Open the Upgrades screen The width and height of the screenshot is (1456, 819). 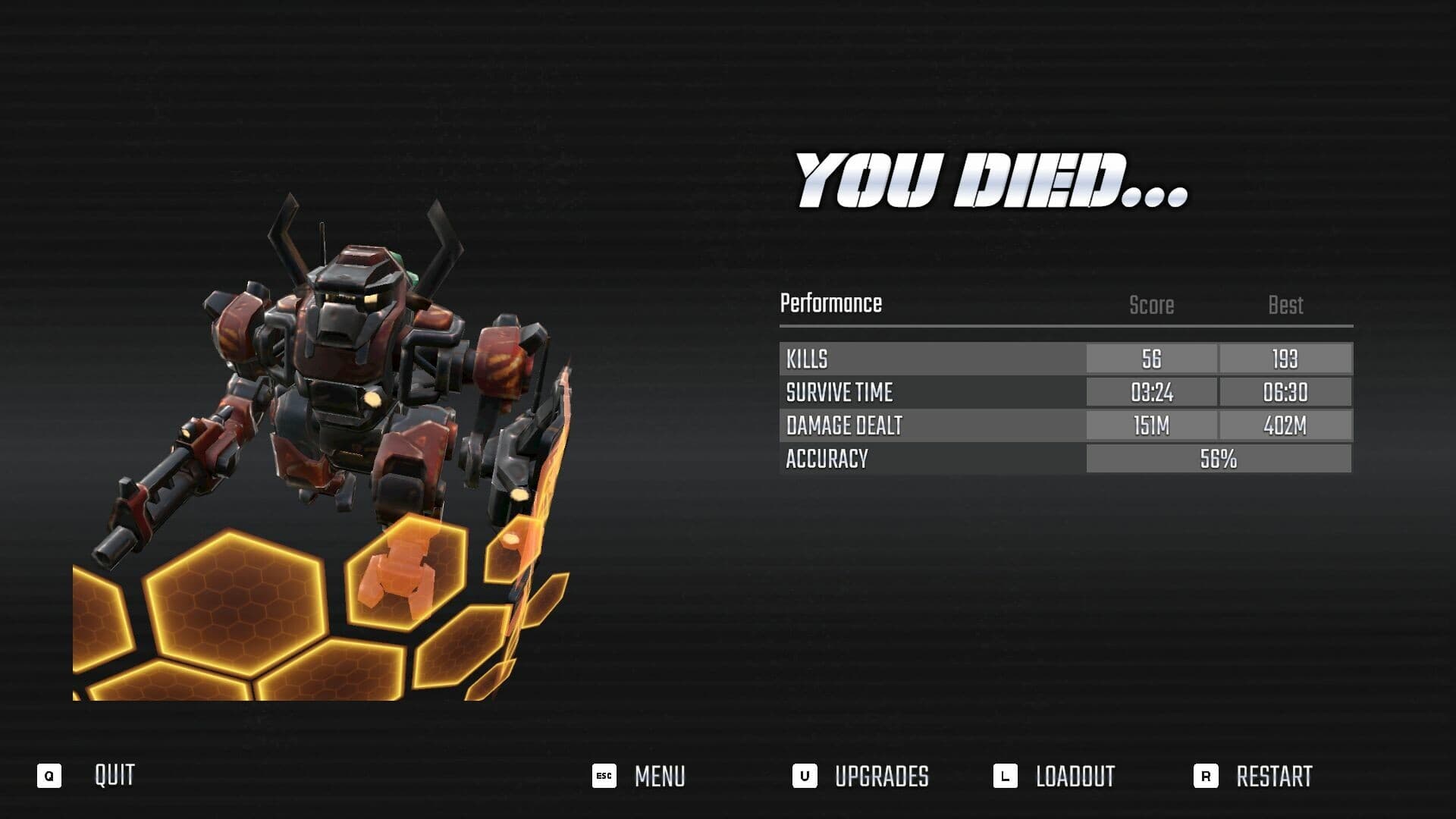coord(880,777)
